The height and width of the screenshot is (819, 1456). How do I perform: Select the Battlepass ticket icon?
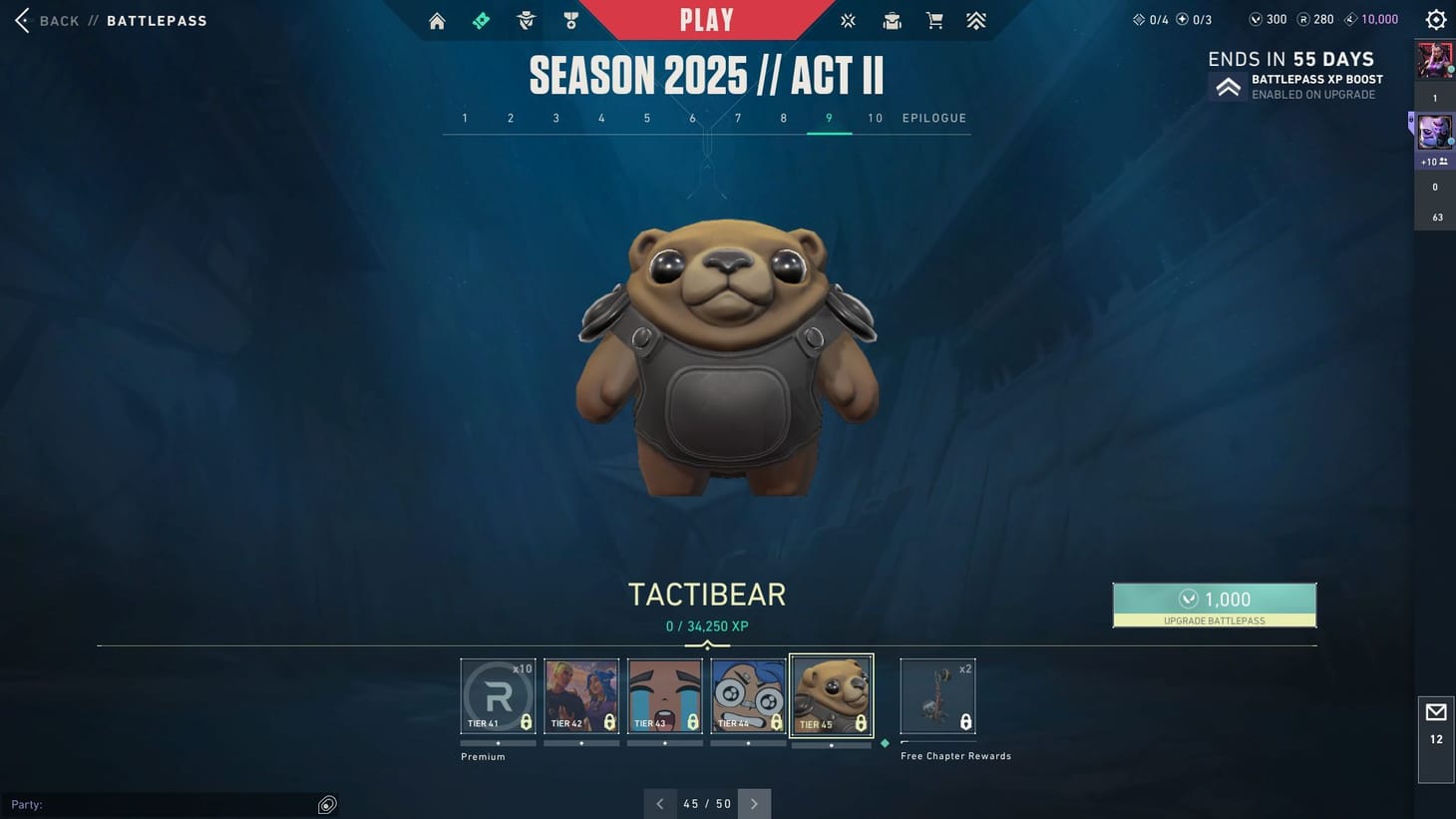(481, 20)
